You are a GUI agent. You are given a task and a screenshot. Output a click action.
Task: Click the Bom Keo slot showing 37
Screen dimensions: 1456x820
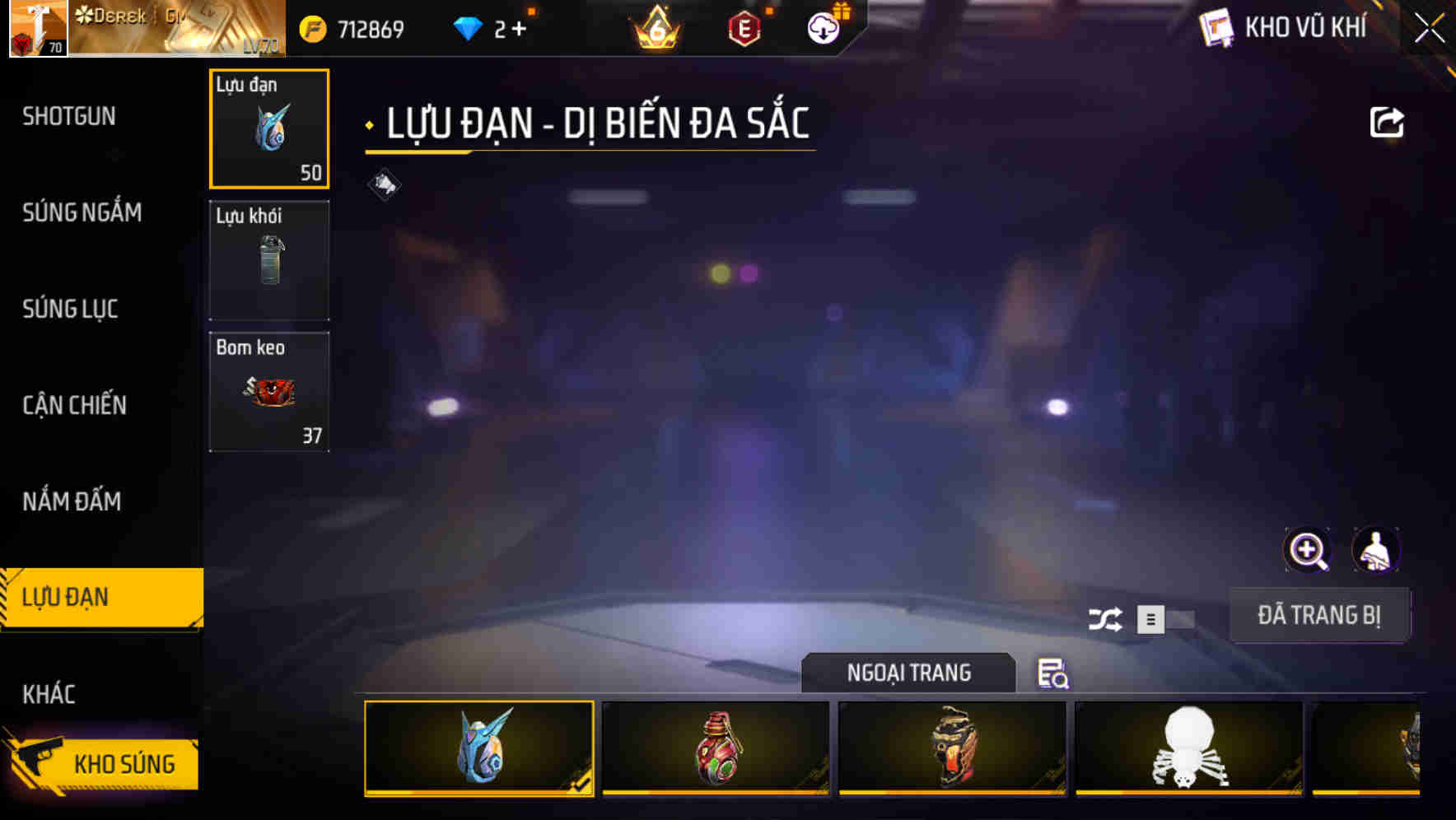[269, 391]
